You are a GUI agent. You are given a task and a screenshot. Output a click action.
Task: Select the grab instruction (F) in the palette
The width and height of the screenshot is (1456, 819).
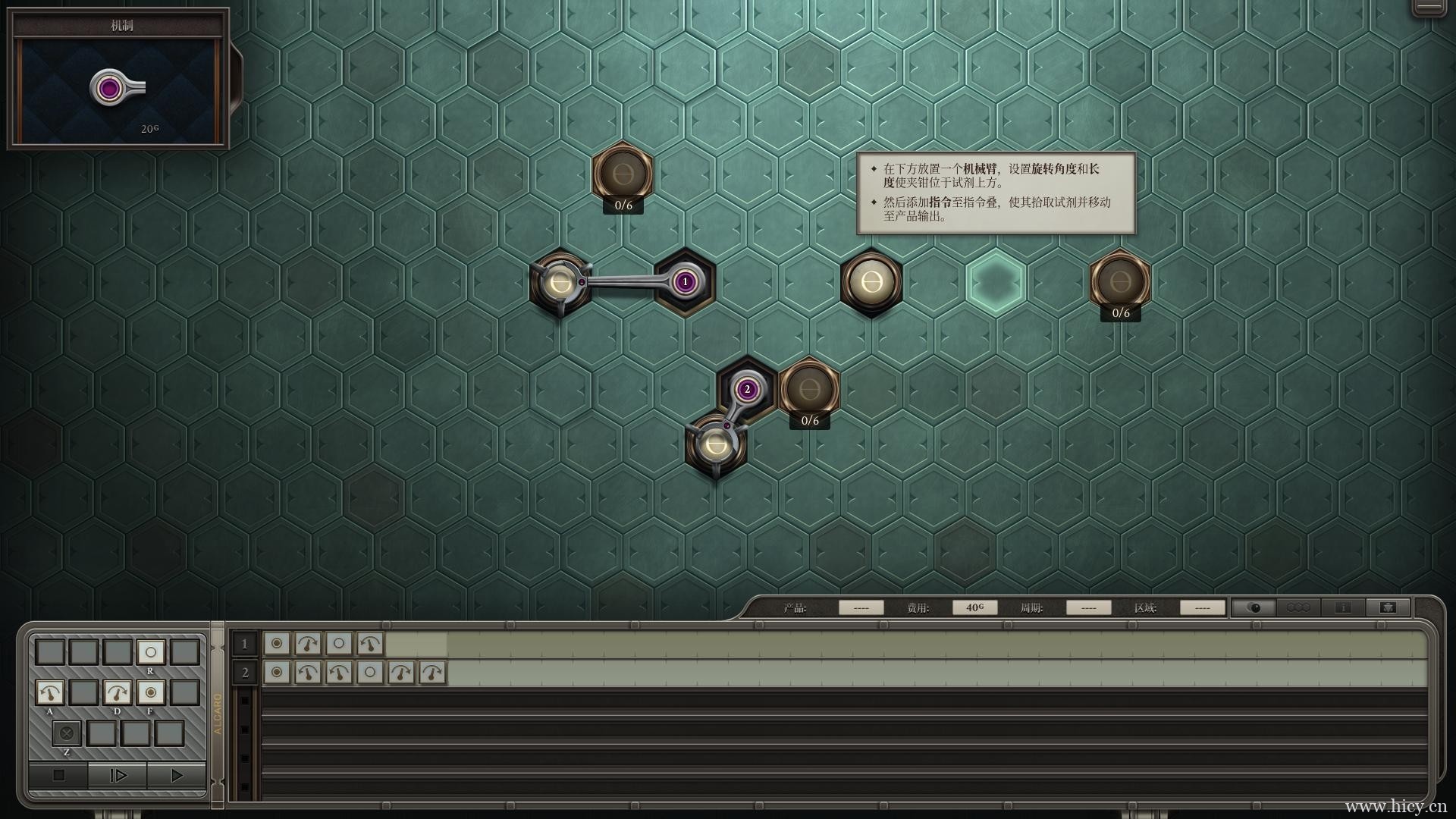click(x=149, y=692)
